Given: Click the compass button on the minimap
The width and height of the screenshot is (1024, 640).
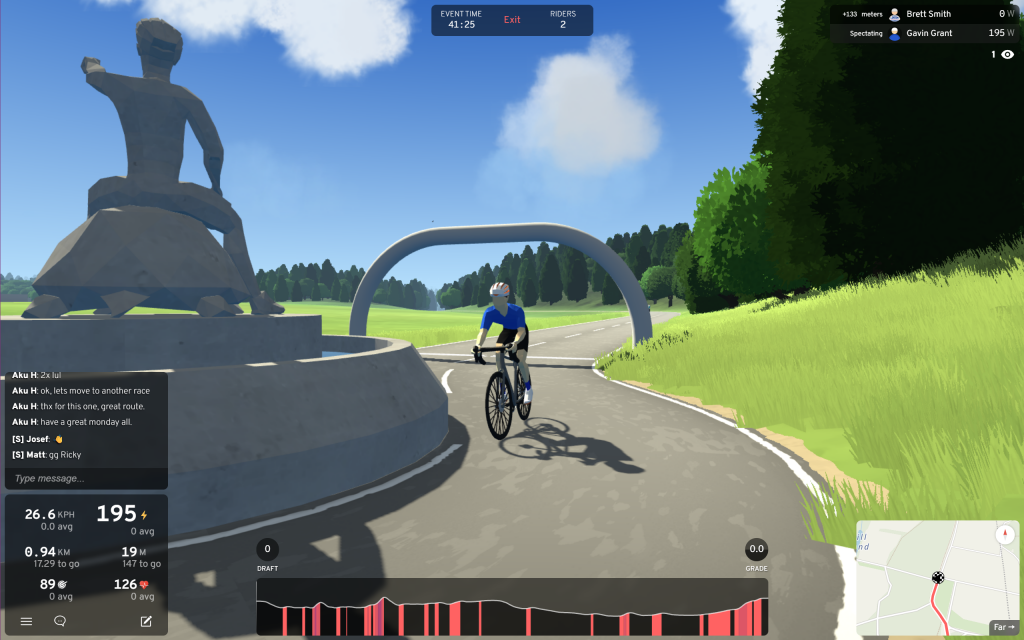Looking at the screenshot, I should [x=1003, y=535].
